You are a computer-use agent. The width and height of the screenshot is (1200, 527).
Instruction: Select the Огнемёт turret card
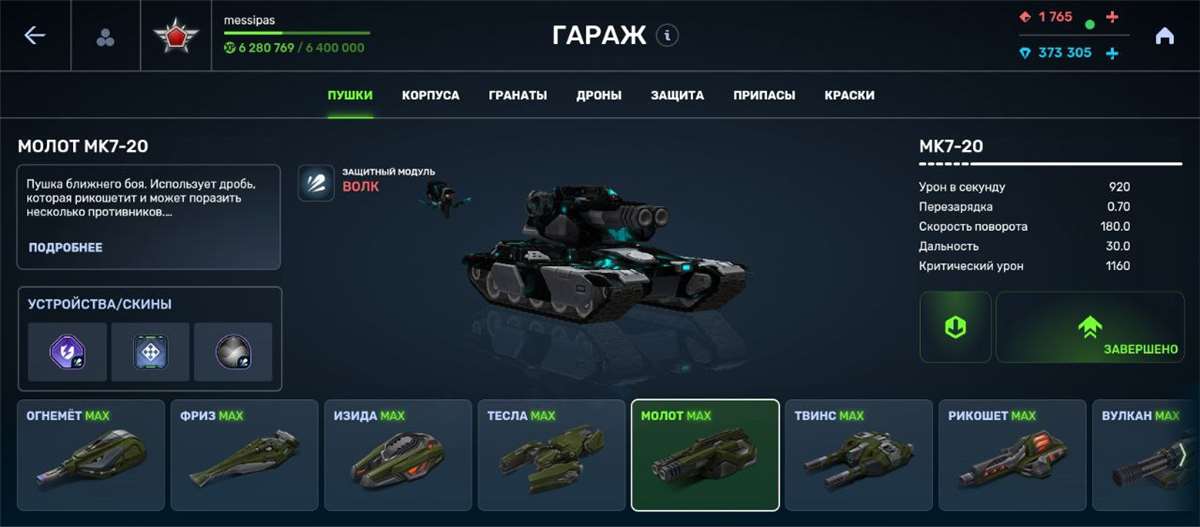point(91,455)
